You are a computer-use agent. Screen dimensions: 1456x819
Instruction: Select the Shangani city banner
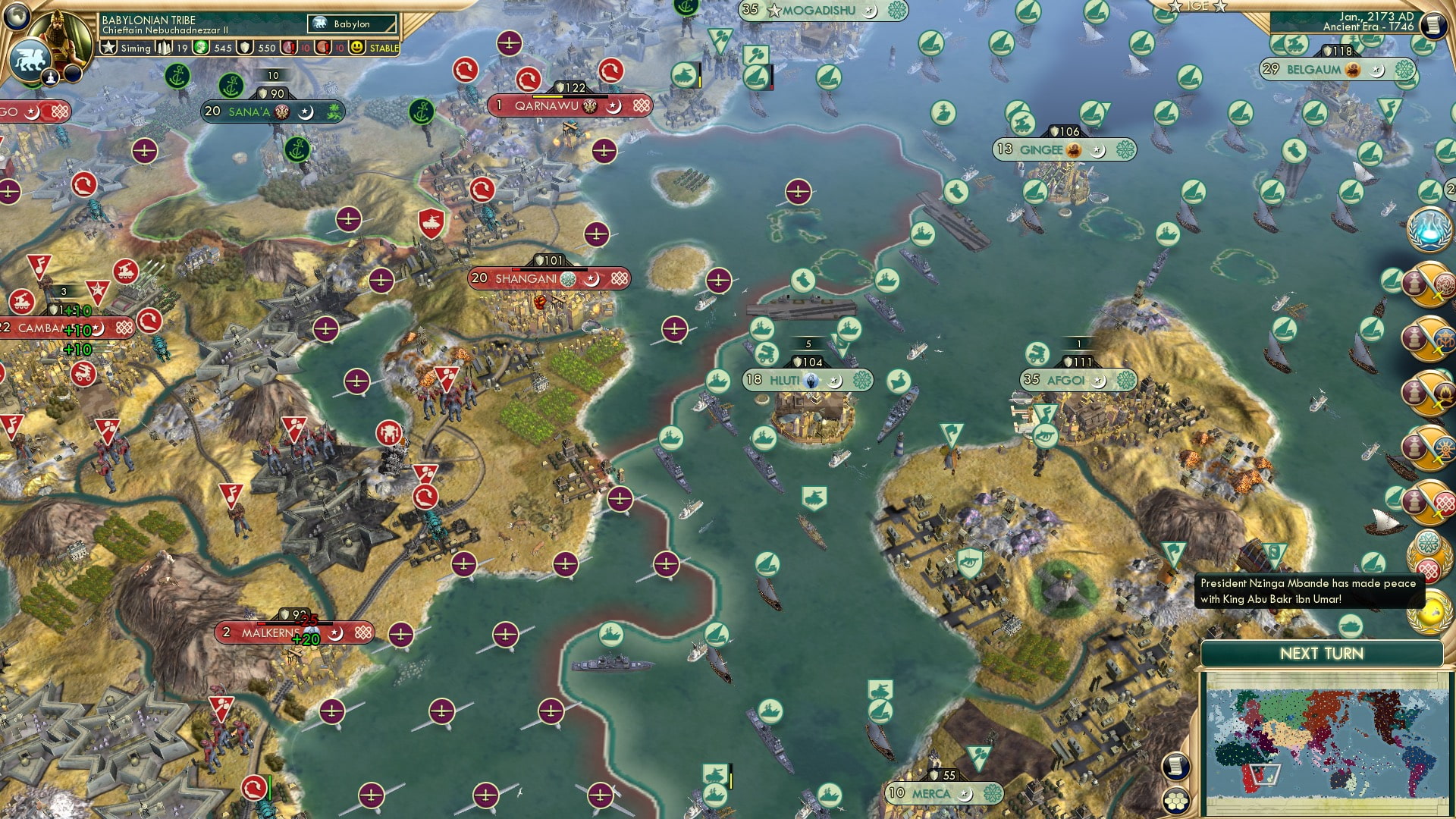pos(549,279)
